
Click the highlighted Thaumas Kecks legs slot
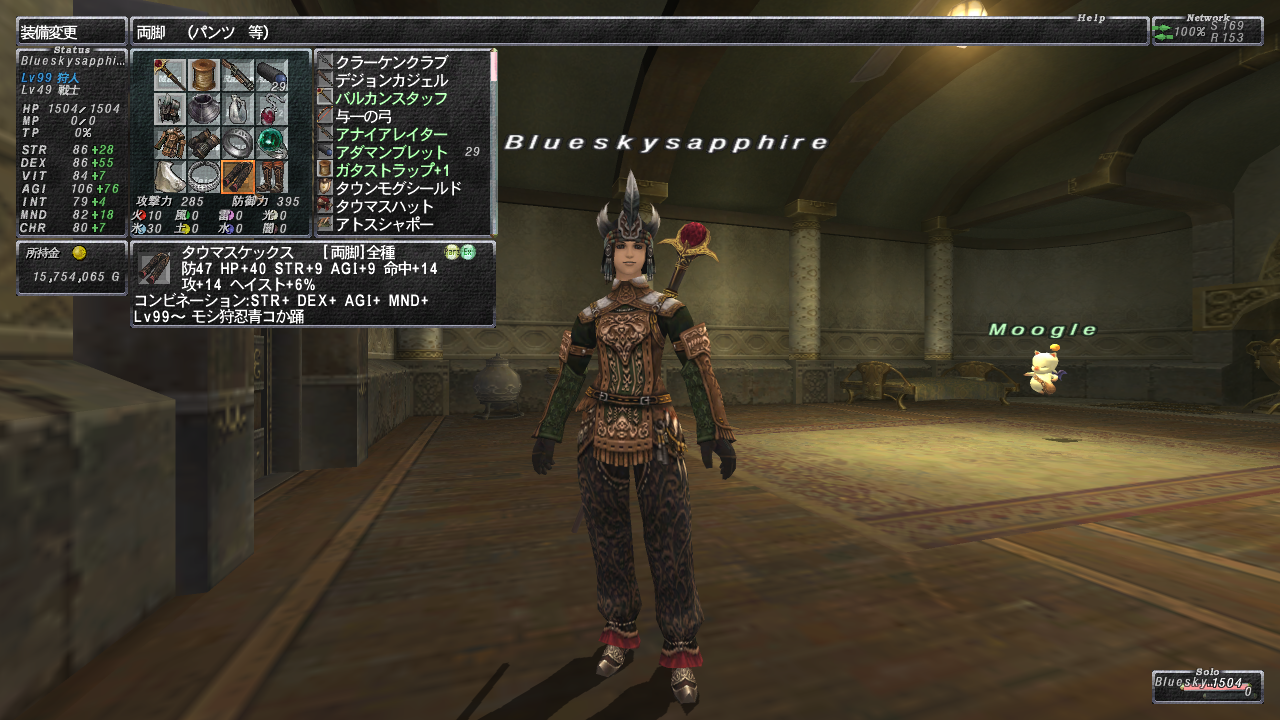[x=238, y=177]
